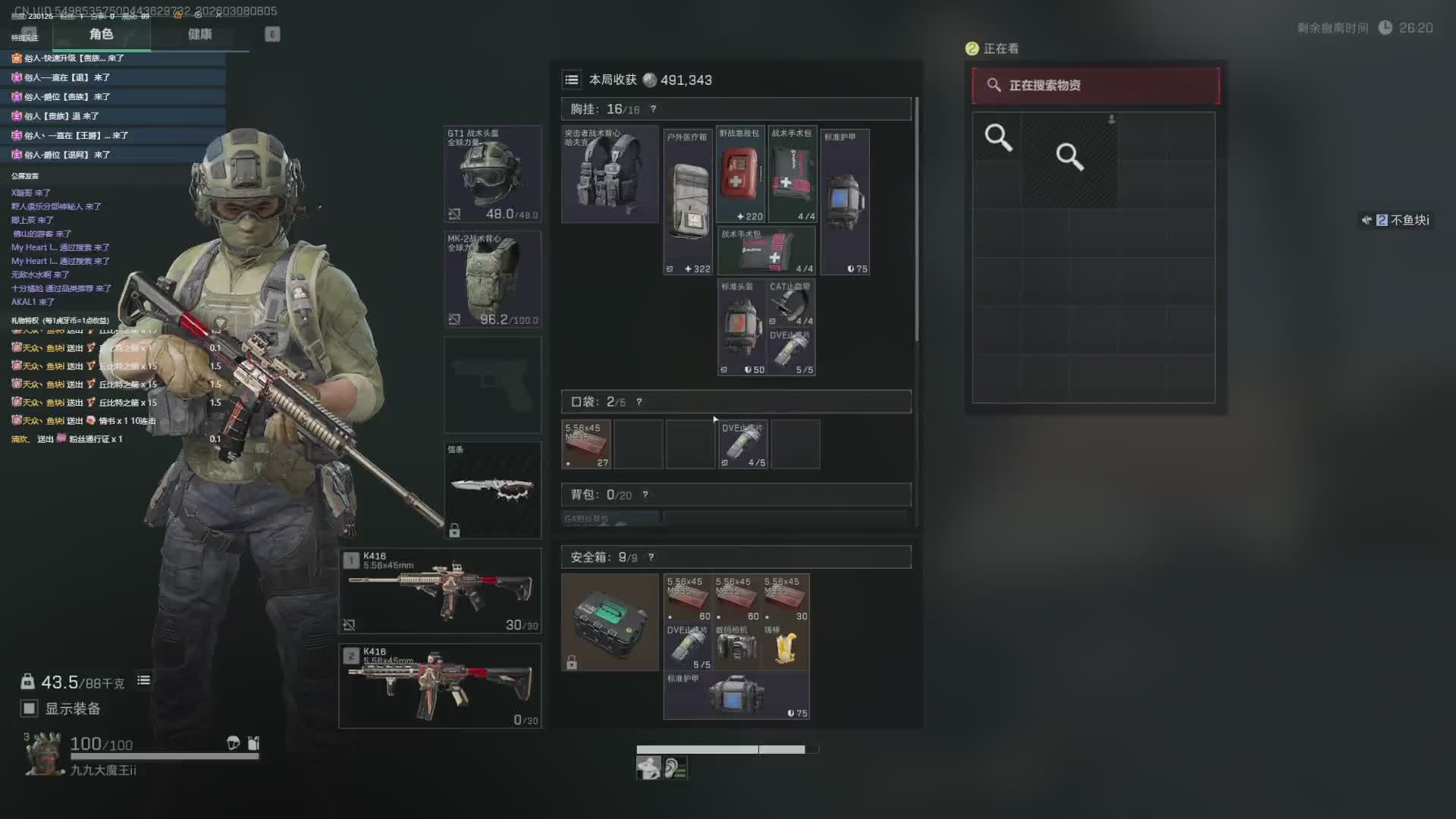
Task: Choose the CAT tourniquet item
Action: 791,303
